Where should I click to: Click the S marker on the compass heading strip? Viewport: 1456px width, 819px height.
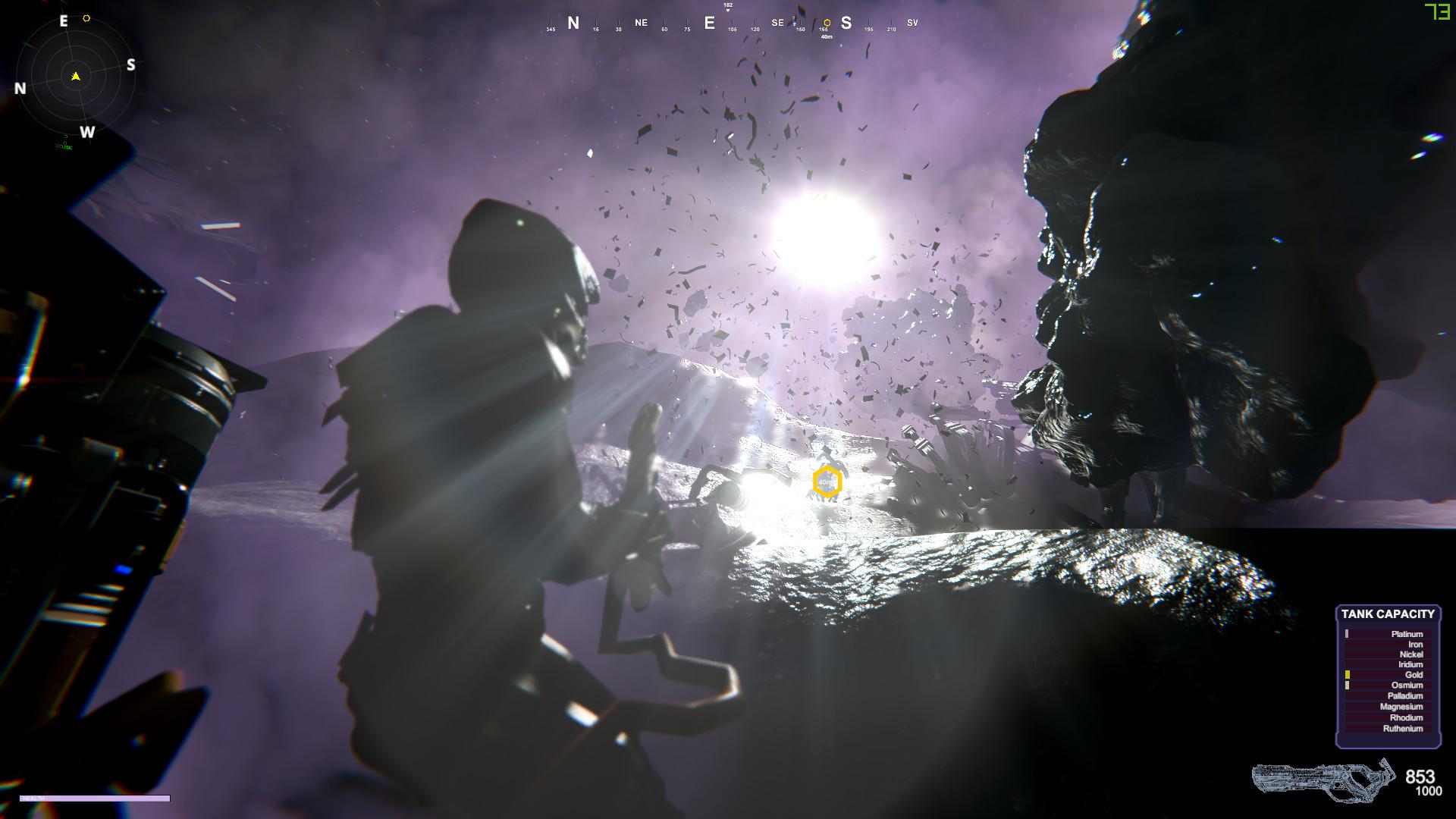[847, 23]
